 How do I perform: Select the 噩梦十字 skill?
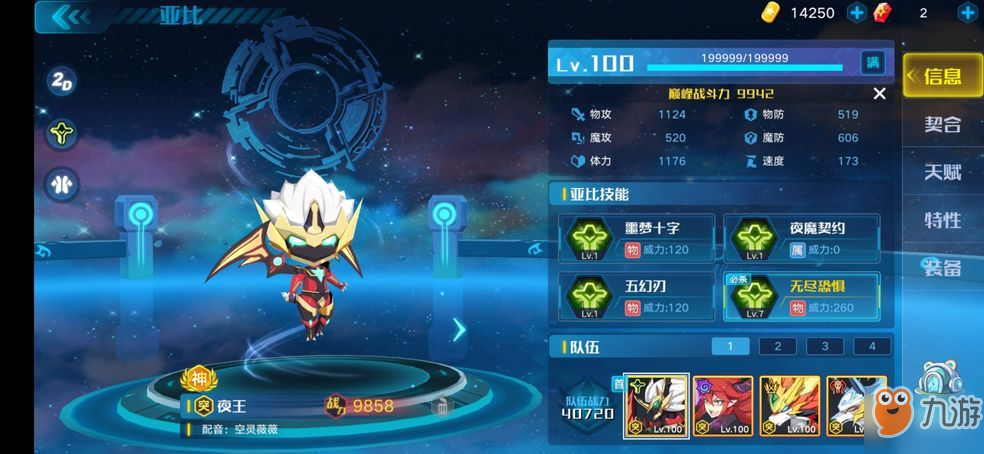click(x=636, y=239)
